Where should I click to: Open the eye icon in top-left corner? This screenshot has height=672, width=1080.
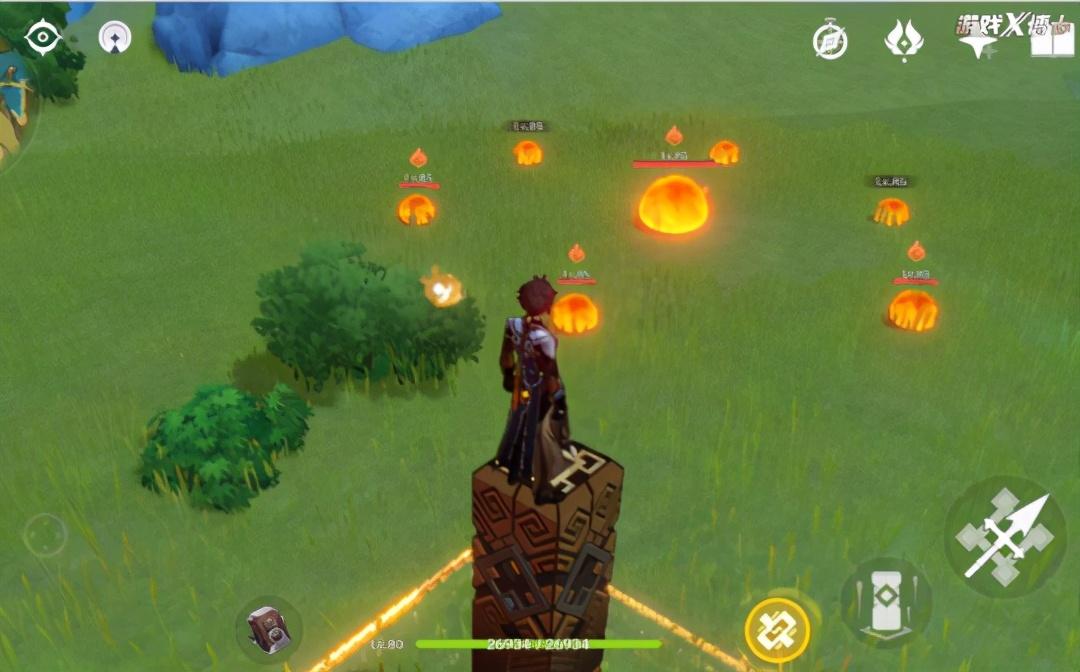[x=43, y=38]
